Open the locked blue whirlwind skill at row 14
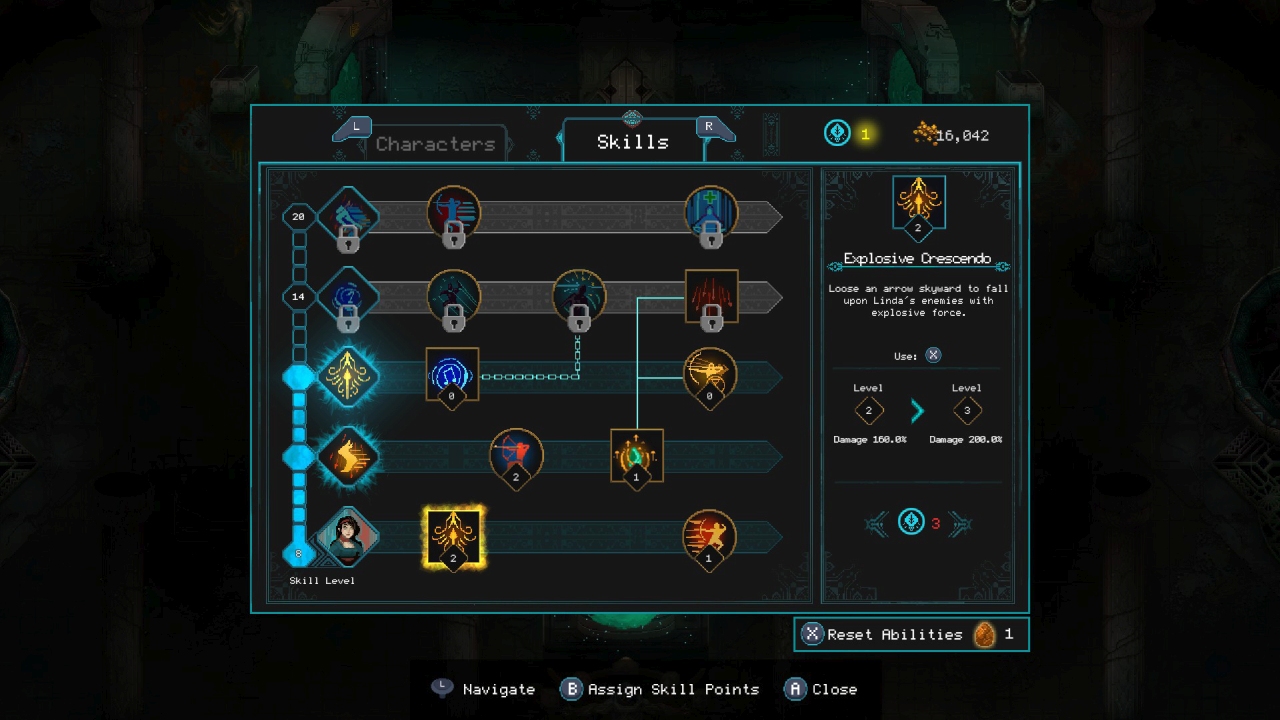This screenshot has width=1280, height=720. (349, 295)
